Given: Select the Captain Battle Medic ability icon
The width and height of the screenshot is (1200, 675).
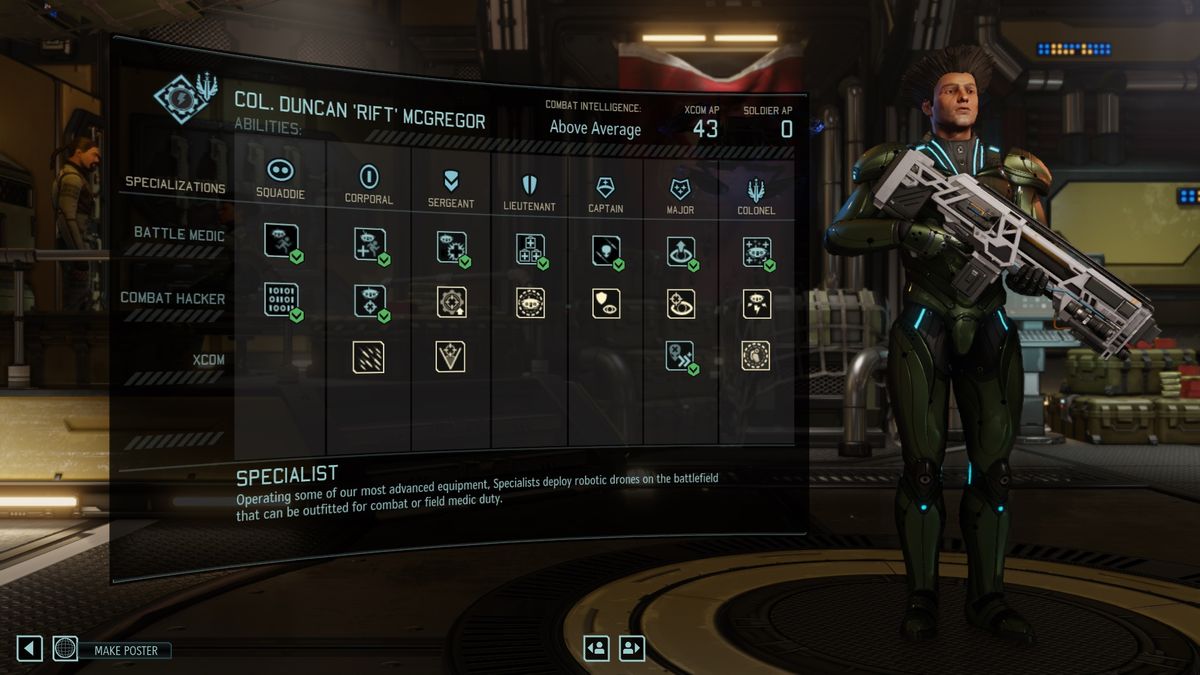Looking at the screenshot, I should point(605,250).
